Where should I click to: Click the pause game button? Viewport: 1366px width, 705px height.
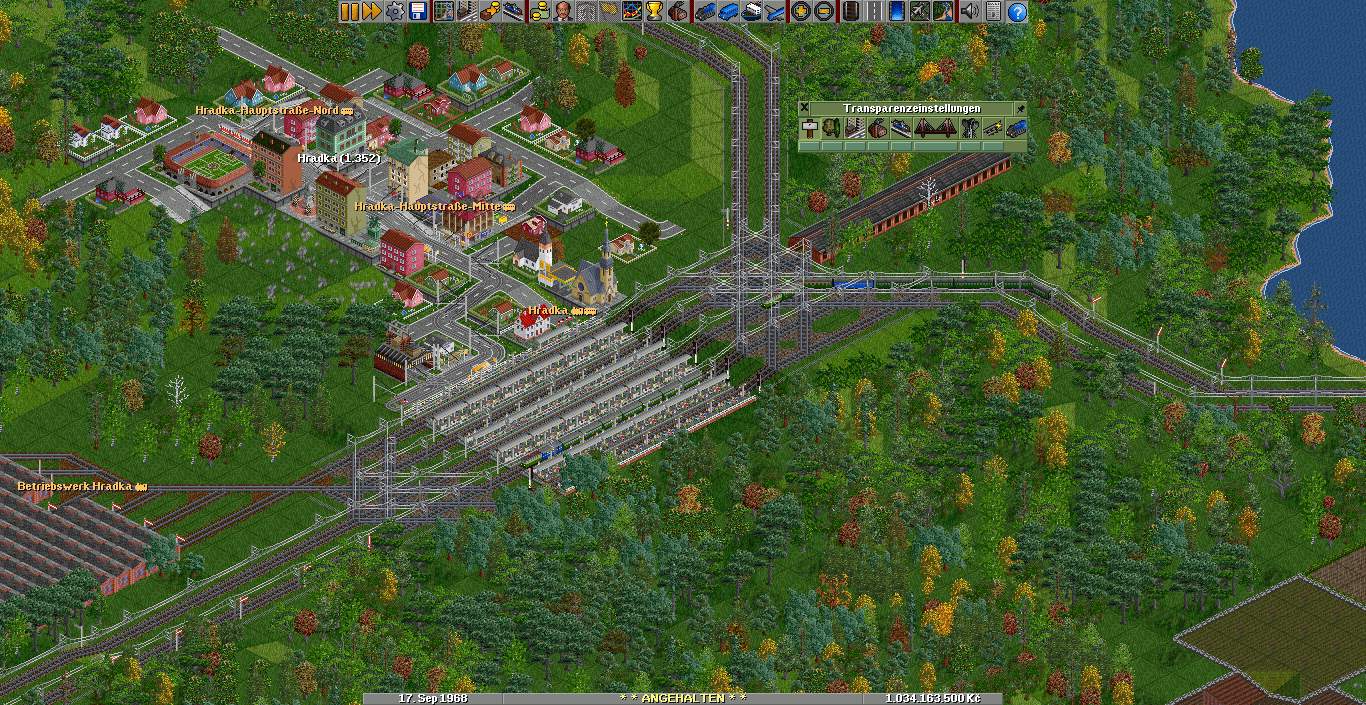[349, 11]
